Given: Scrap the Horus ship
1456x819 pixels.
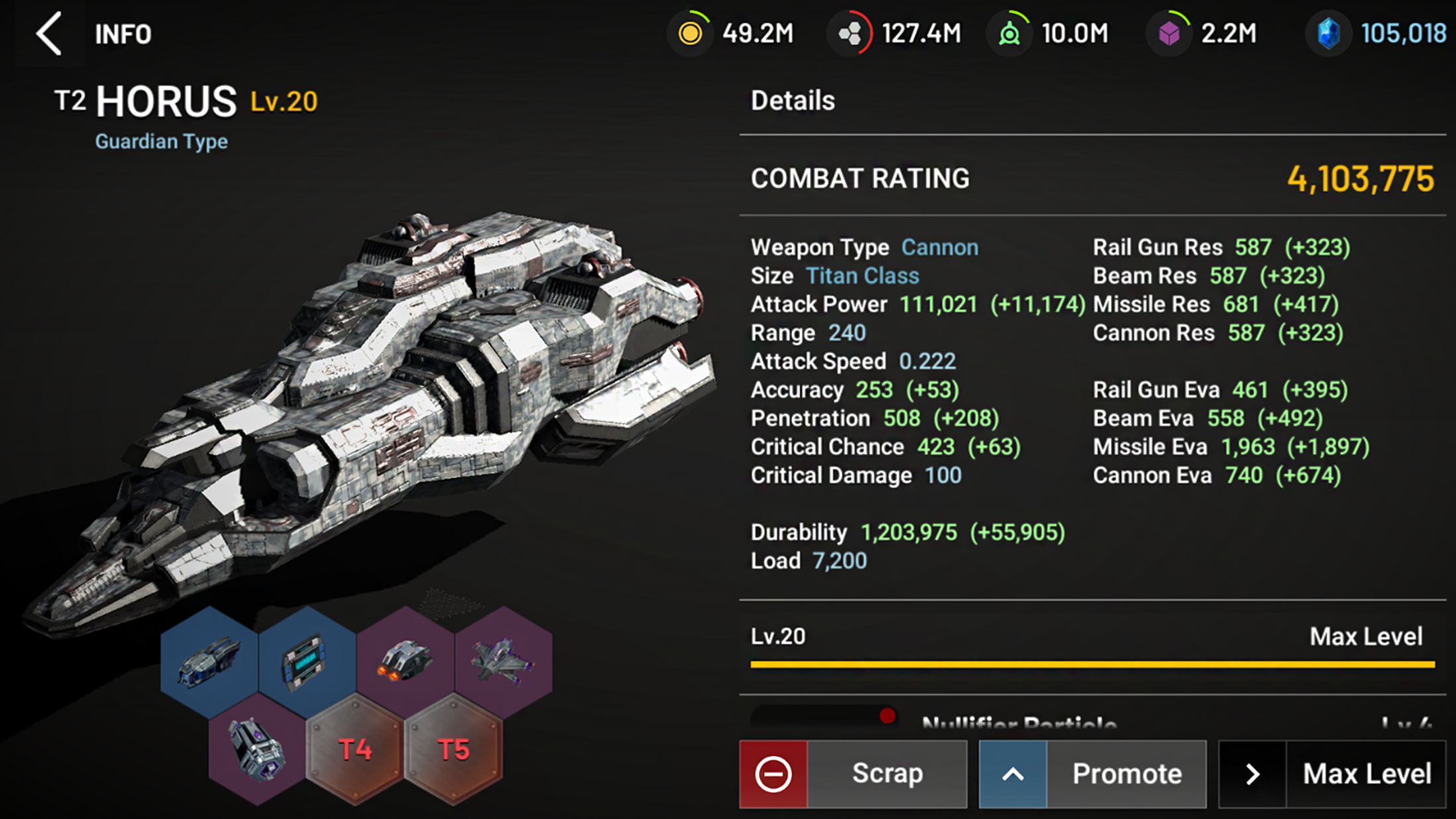Looking at the screenshot, I should [853, 774].
